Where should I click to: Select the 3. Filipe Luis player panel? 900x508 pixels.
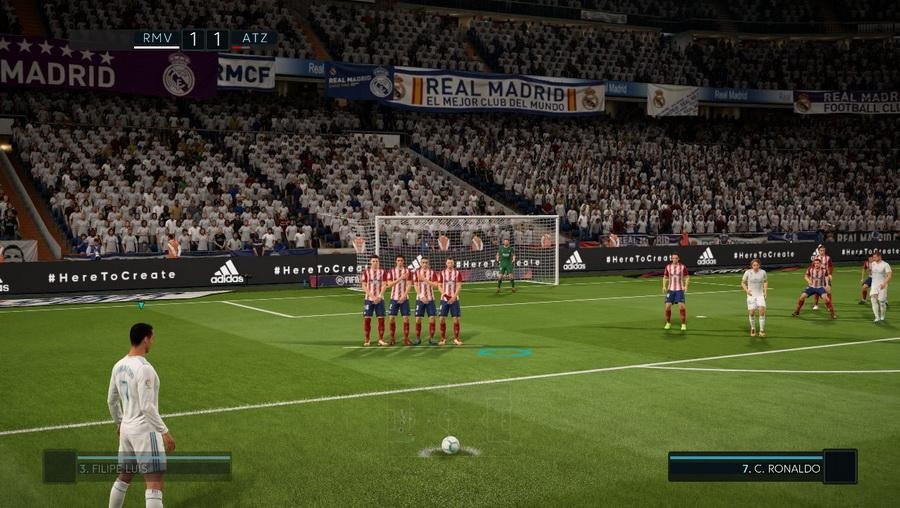[x=137, y=467]
